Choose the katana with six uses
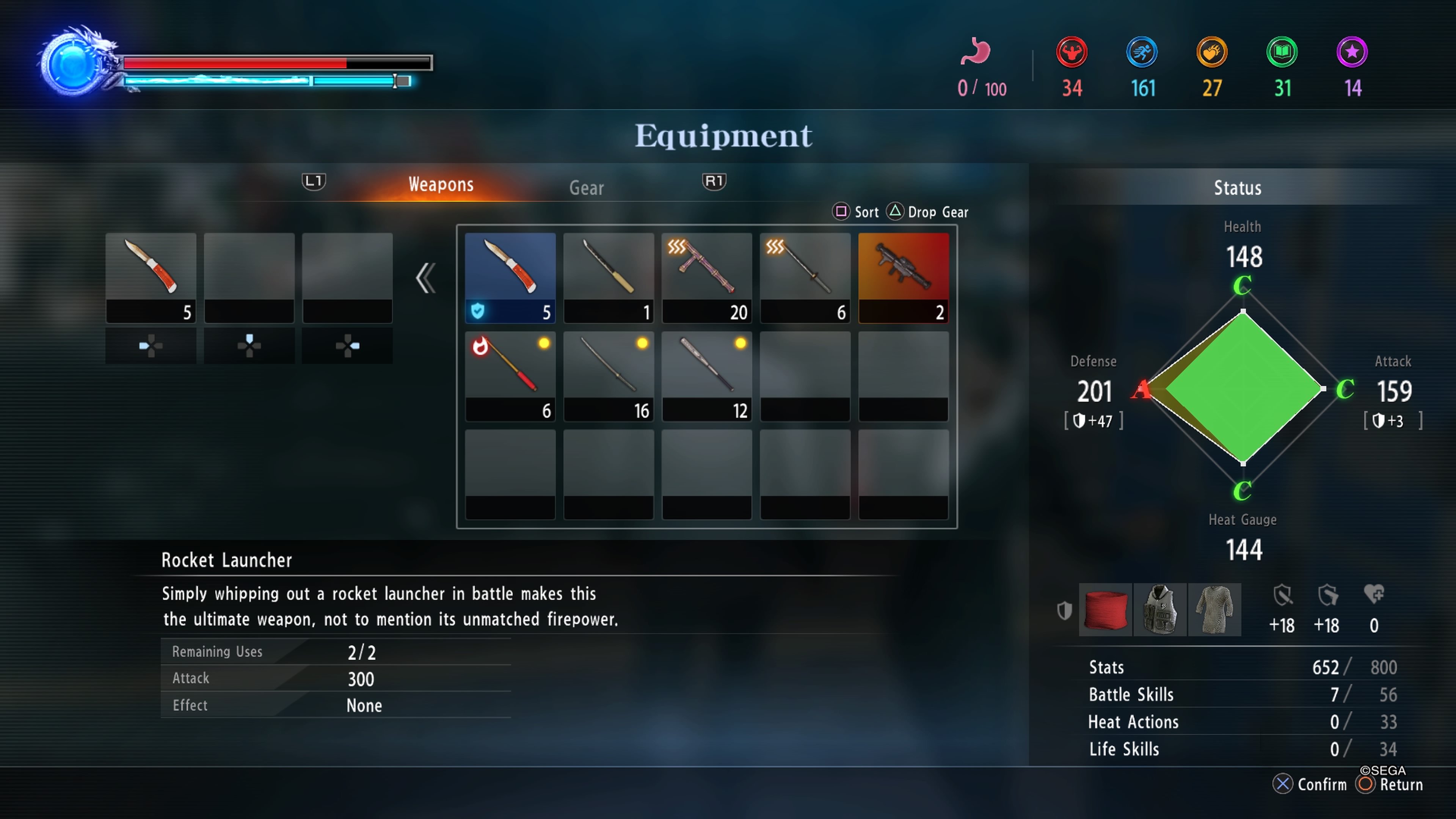This screenshot has width=1456, height=819. 805,277
